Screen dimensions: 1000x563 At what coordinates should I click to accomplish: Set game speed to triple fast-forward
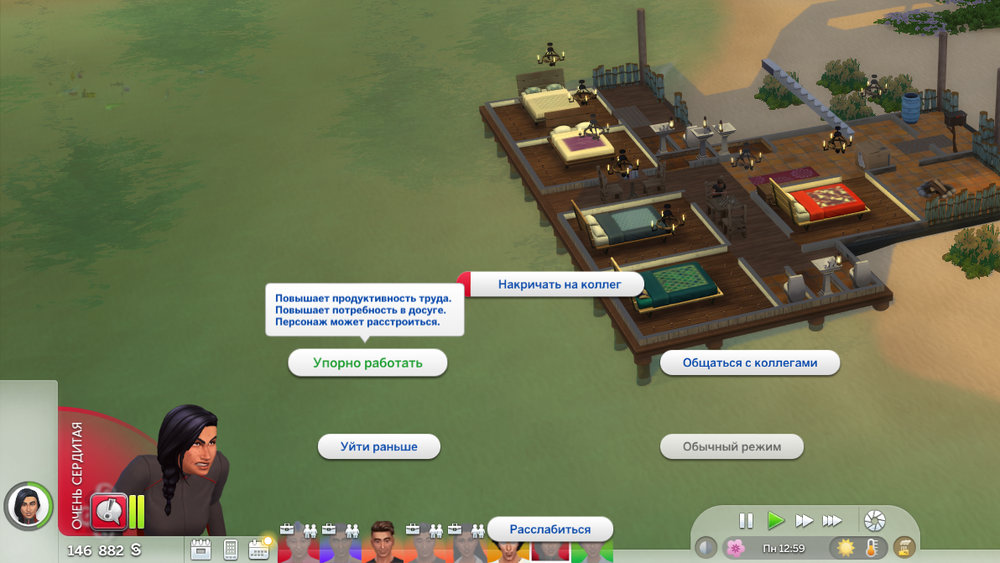[x=831, y=520]
